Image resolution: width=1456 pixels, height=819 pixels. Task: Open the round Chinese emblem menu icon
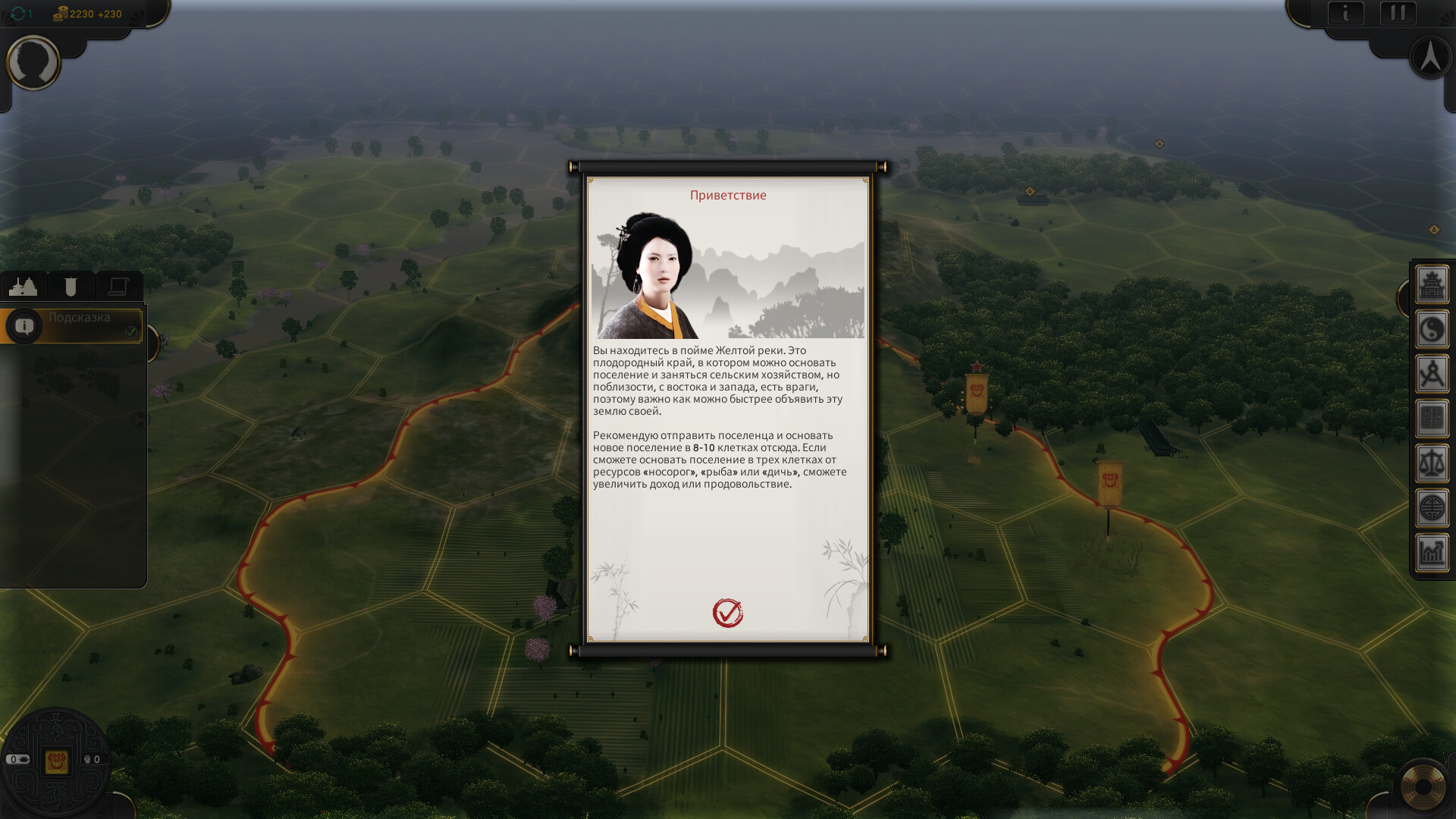click(x=1432, y=508)
